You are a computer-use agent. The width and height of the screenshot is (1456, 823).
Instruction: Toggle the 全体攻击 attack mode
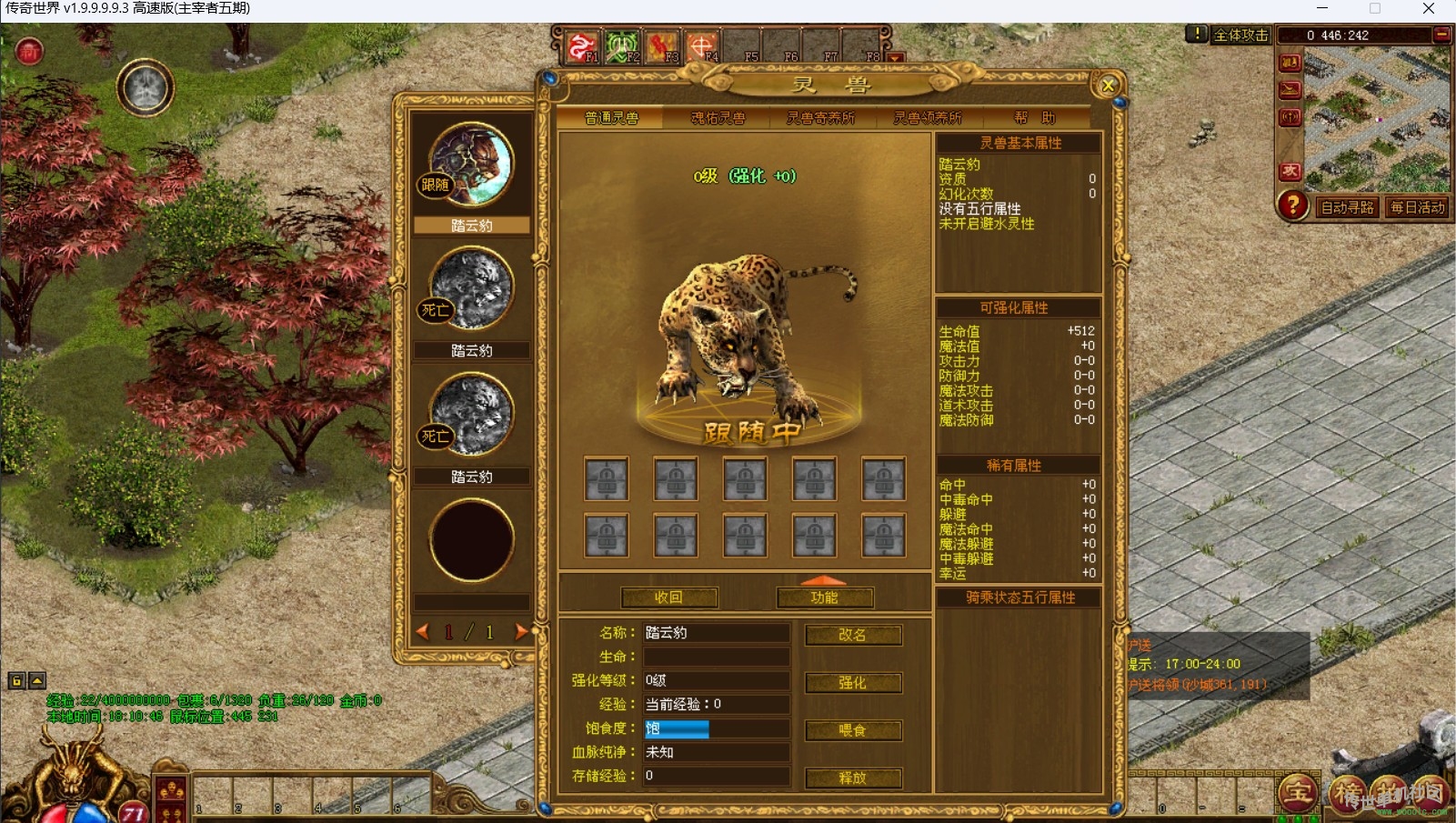(x=1240, y=35)
